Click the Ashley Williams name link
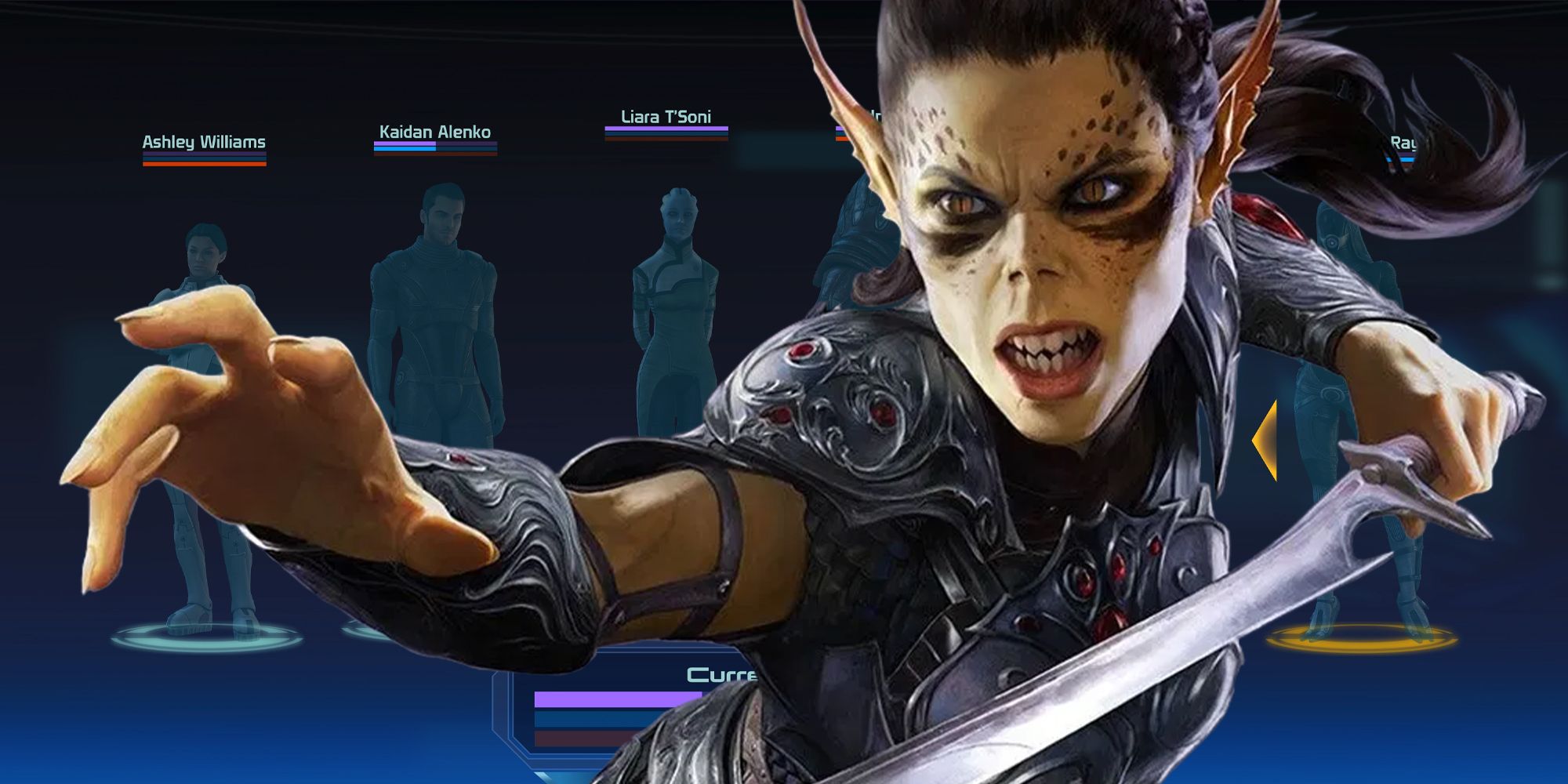This screenshot has height=784, width=1568. click(204, 143)
